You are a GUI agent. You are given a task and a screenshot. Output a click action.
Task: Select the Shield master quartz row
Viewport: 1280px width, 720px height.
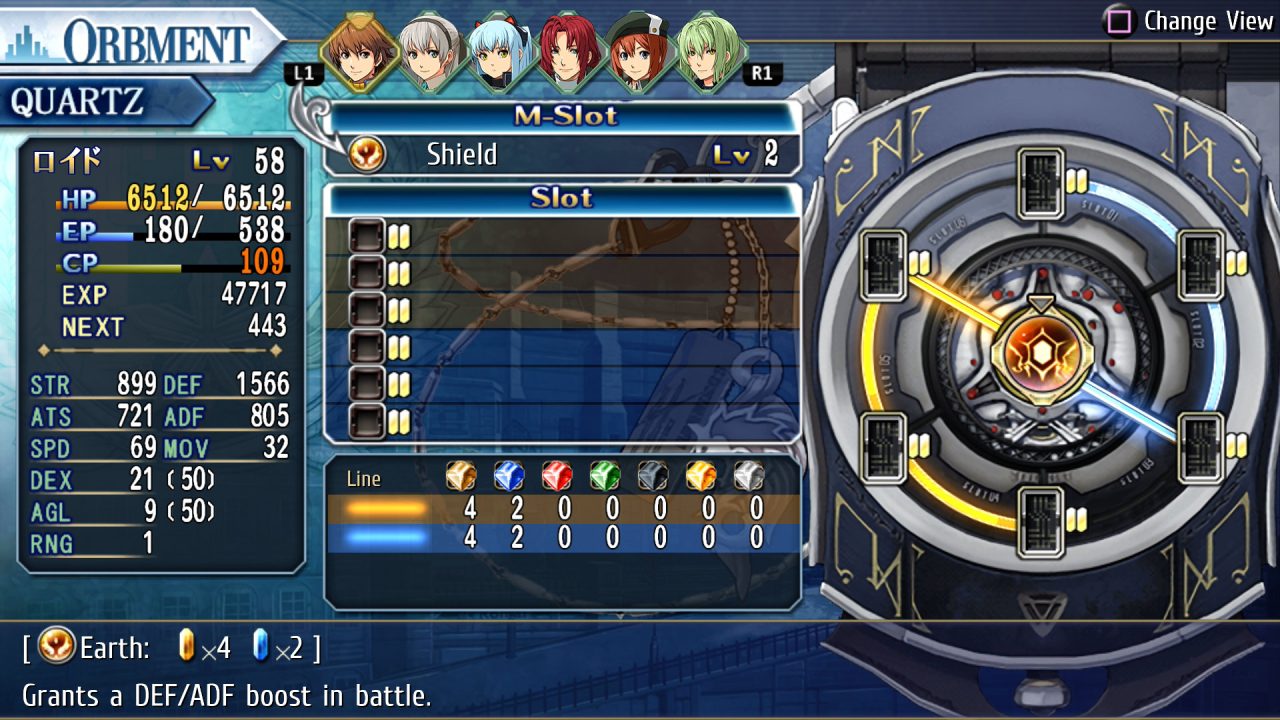pyautogui.click(x=563, y=155)
